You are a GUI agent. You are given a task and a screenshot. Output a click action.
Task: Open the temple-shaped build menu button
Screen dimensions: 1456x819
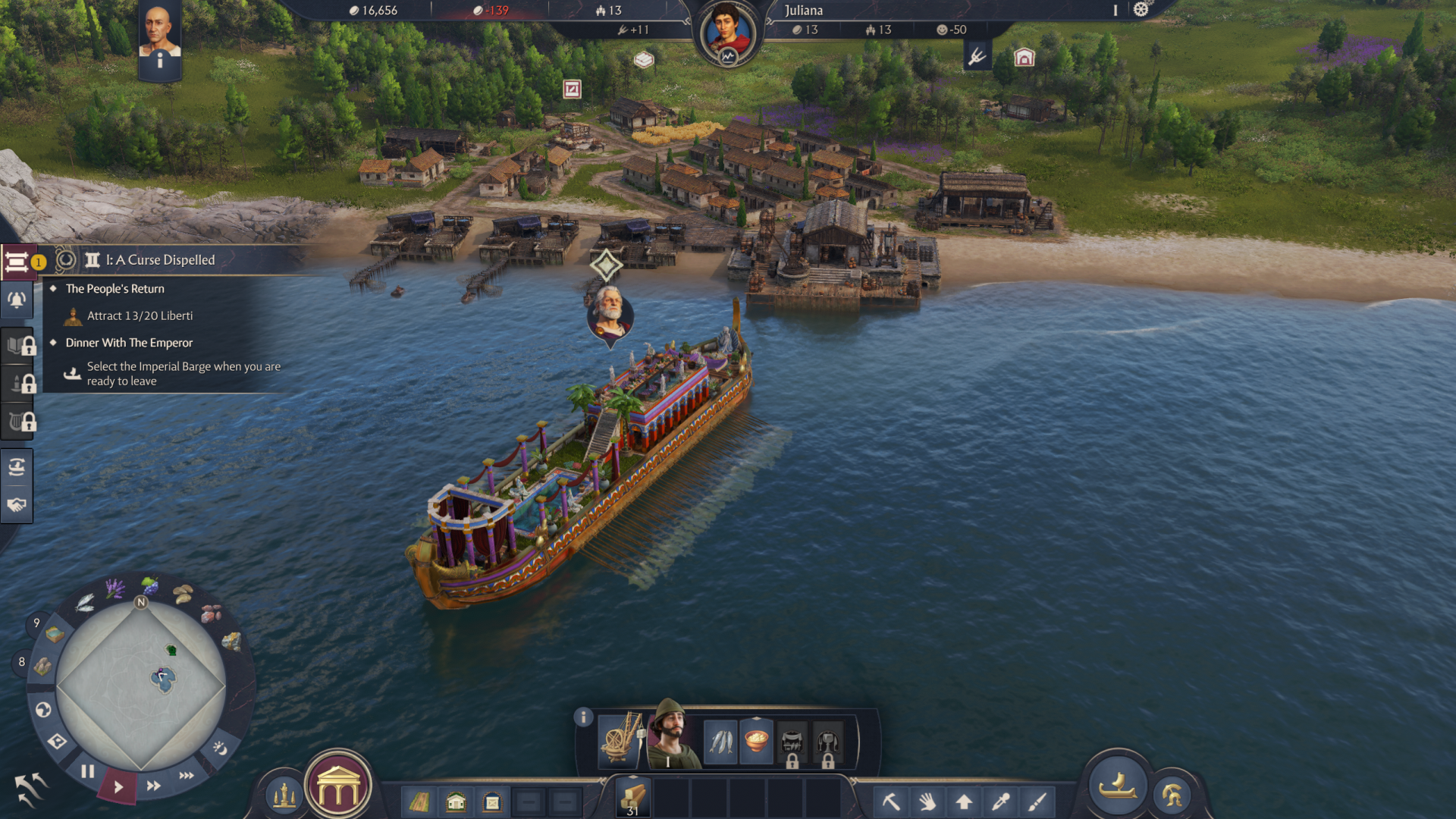coord(338,790)
